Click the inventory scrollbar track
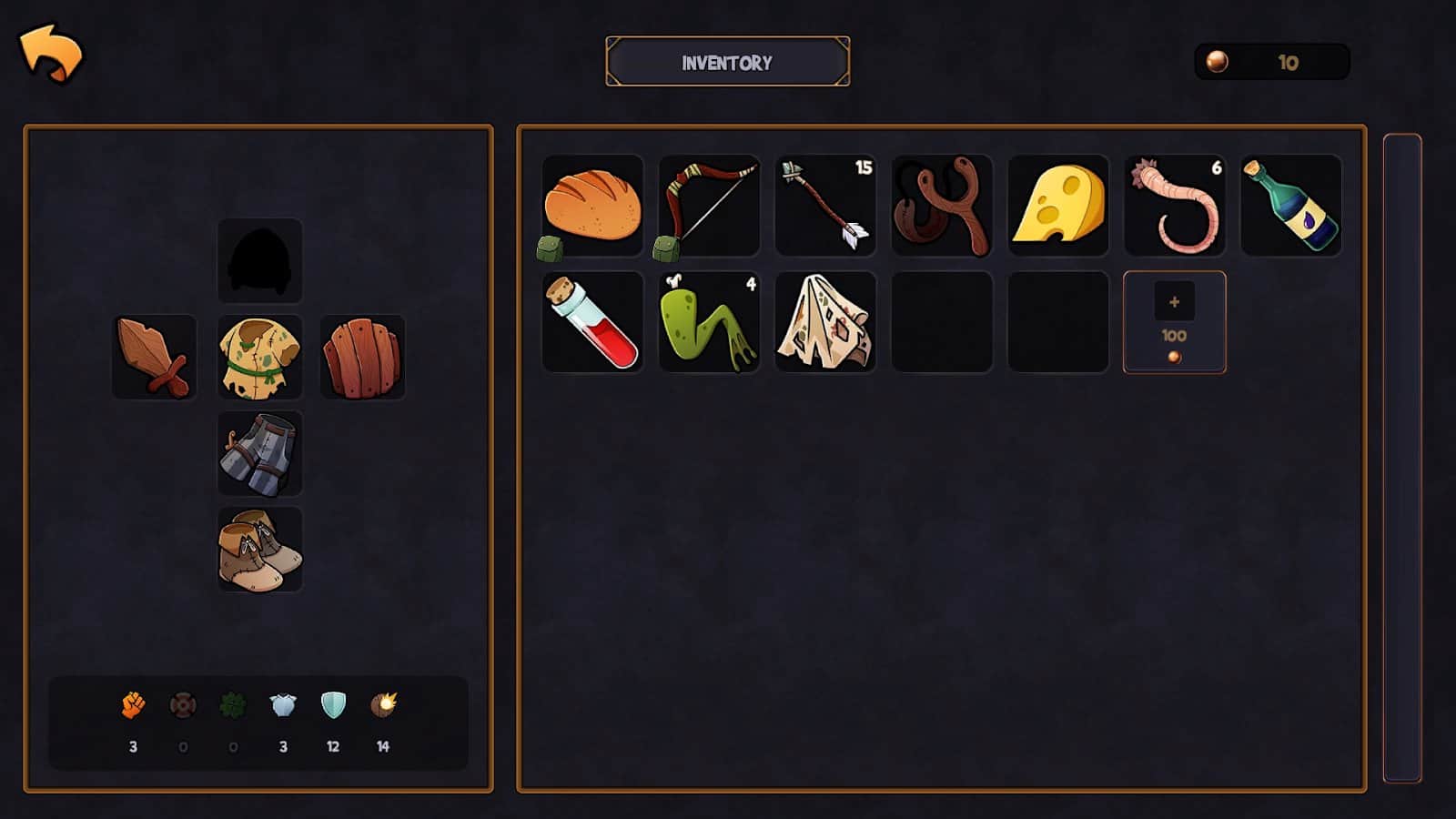 coord(1401,457)
